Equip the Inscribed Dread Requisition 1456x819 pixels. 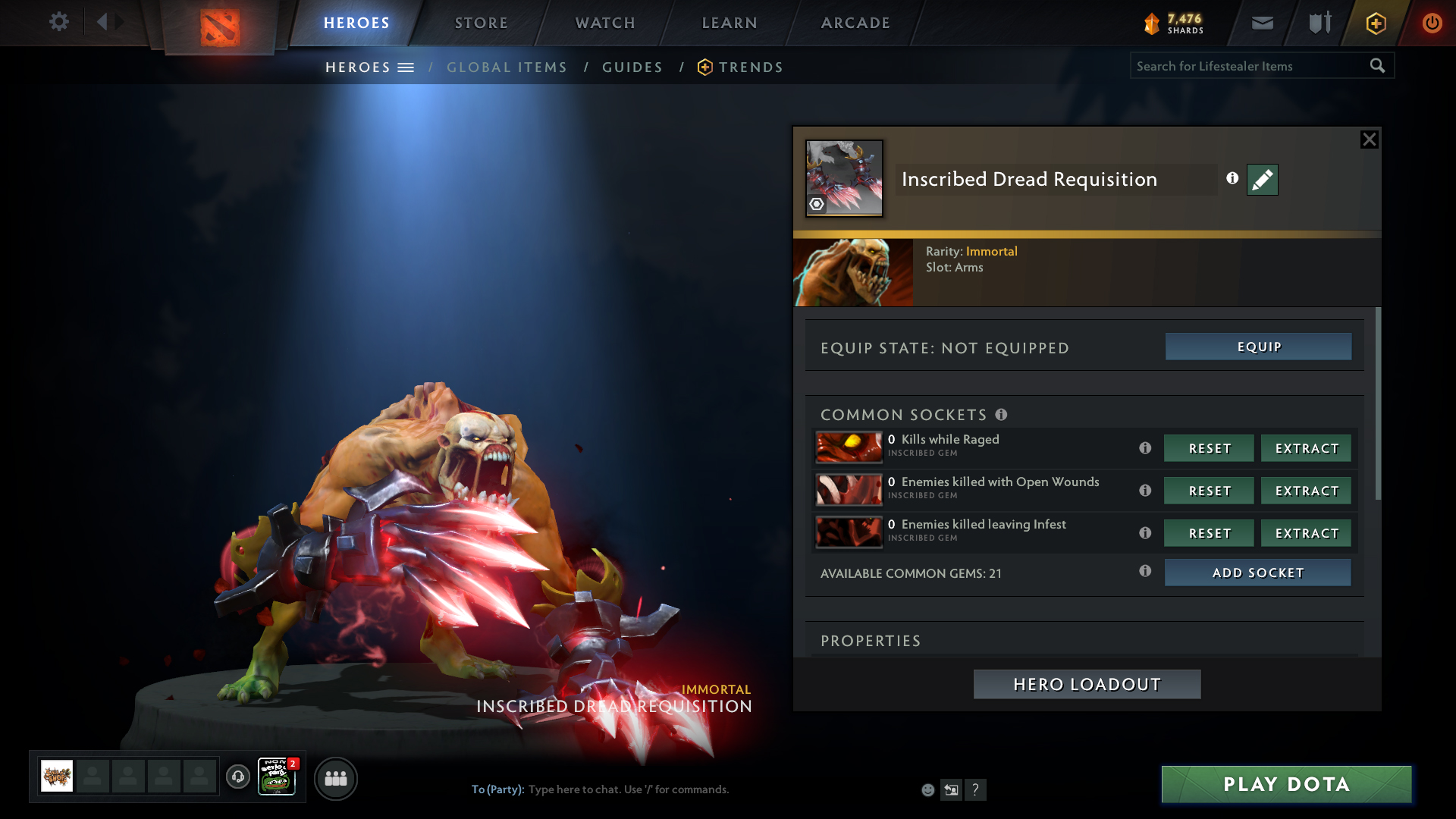(x=1258, y=347)
